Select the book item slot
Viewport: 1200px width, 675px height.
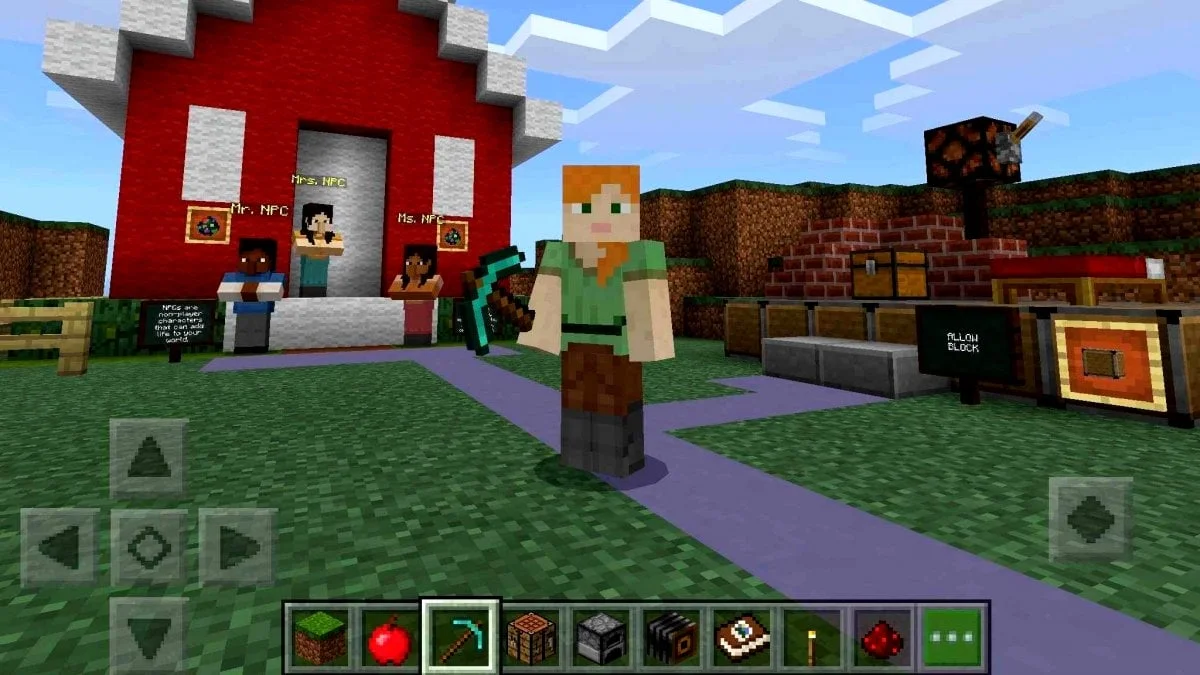(x=742, y=637)
